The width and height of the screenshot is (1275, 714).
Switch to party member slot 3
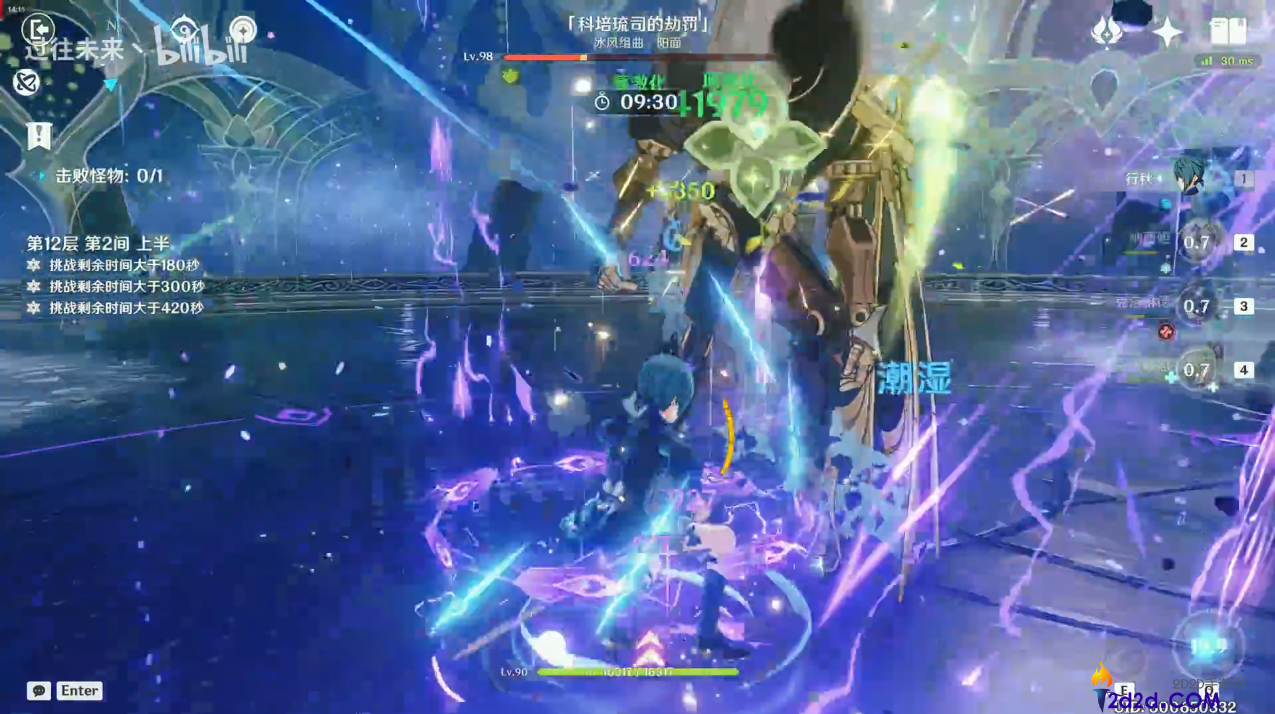[1197, 306]
